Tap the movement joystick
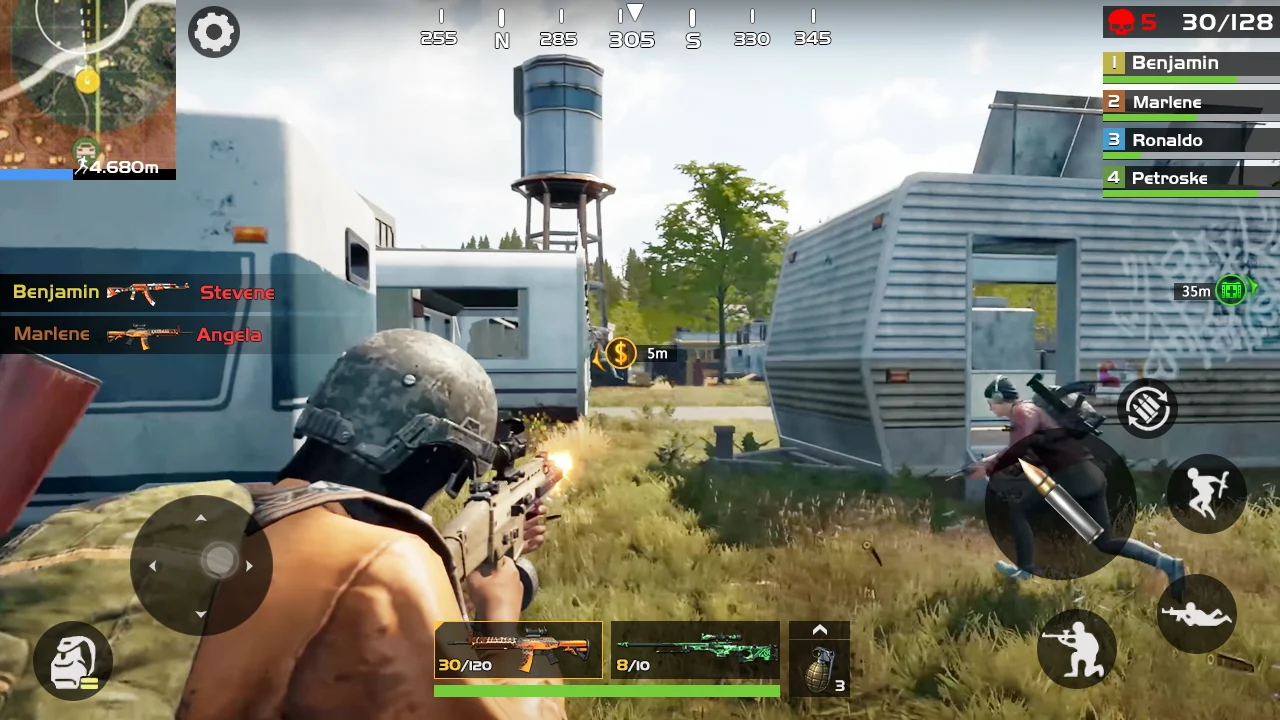 pyautogui.click(x=201, y=565)
